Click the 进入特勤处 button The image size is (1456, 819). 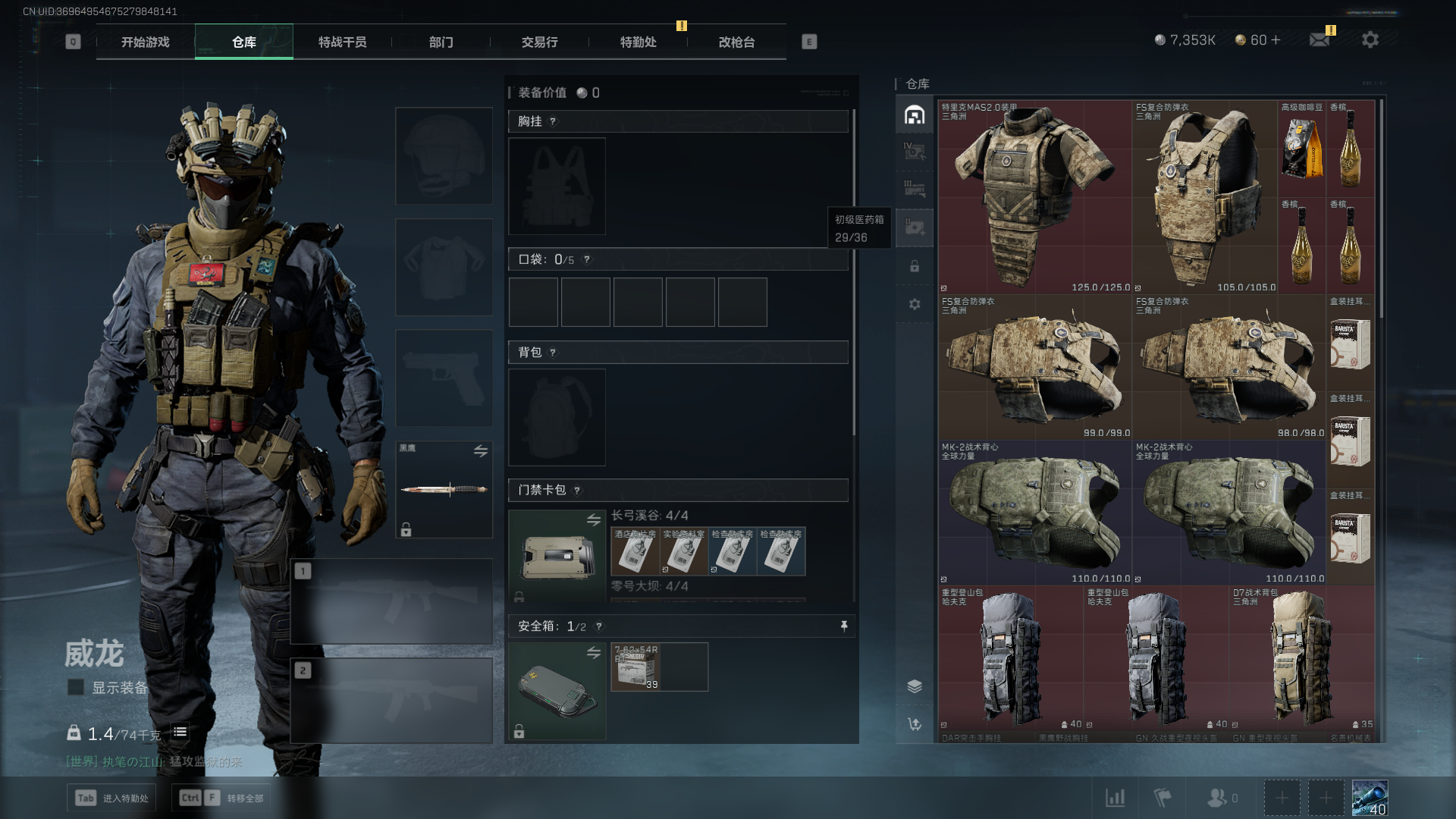pos(112,798)
